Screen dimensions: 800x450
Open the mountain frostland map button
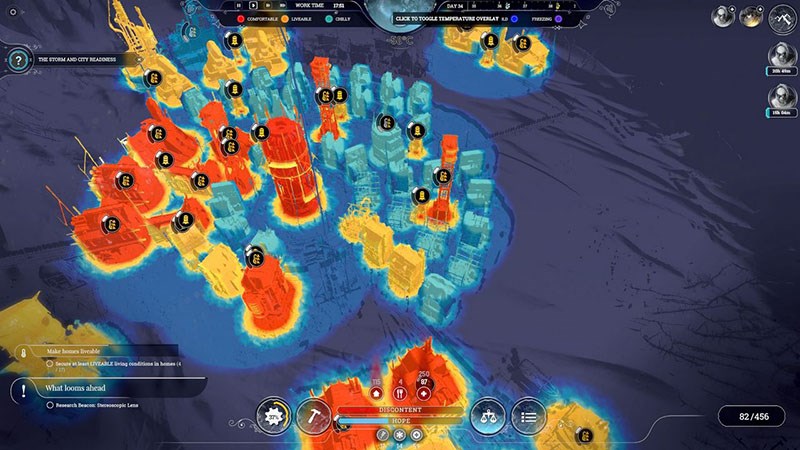pos(781,16)
